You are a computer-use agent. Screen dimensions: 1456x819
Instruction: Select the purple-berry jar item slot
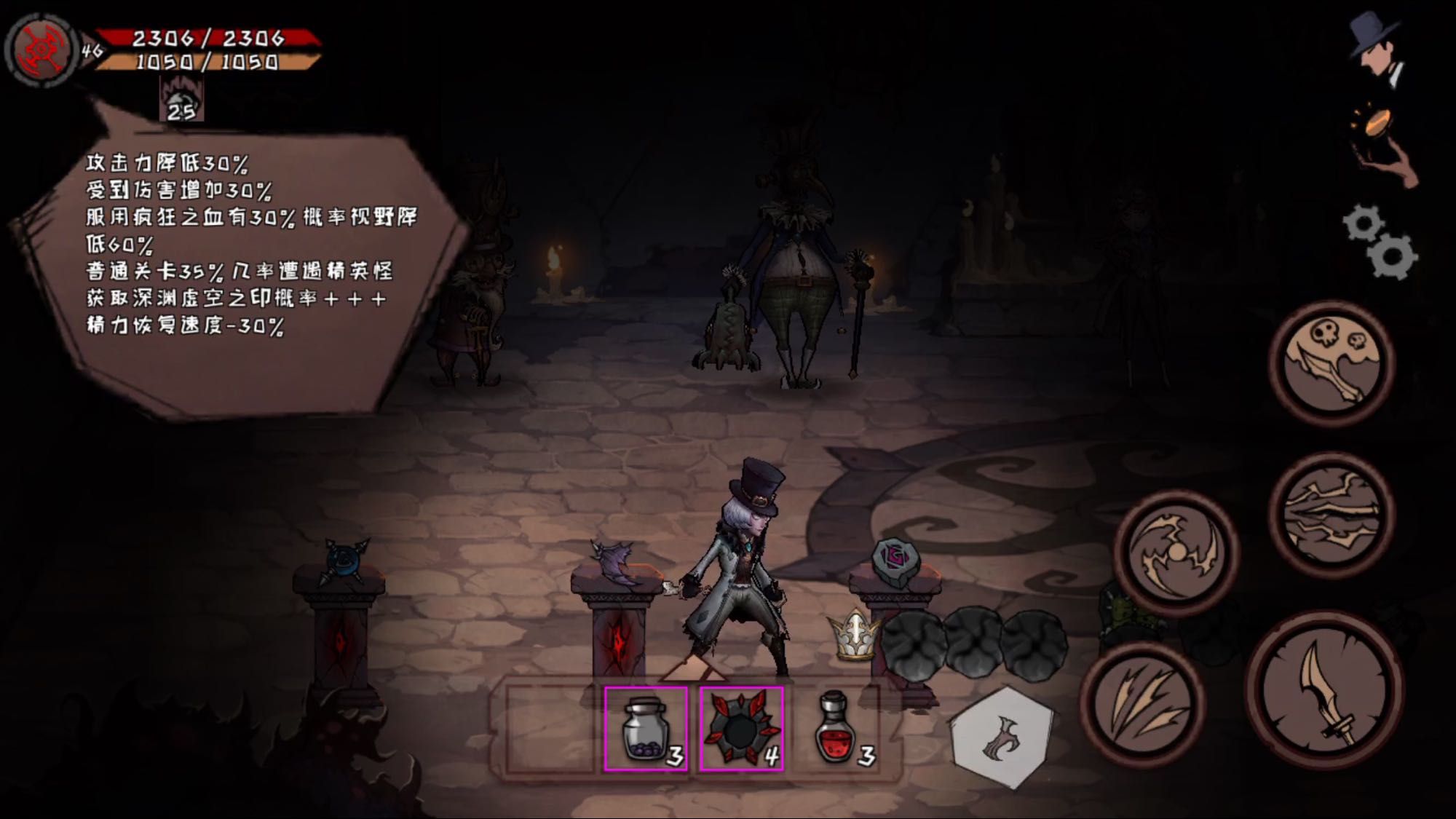(646, 729)
